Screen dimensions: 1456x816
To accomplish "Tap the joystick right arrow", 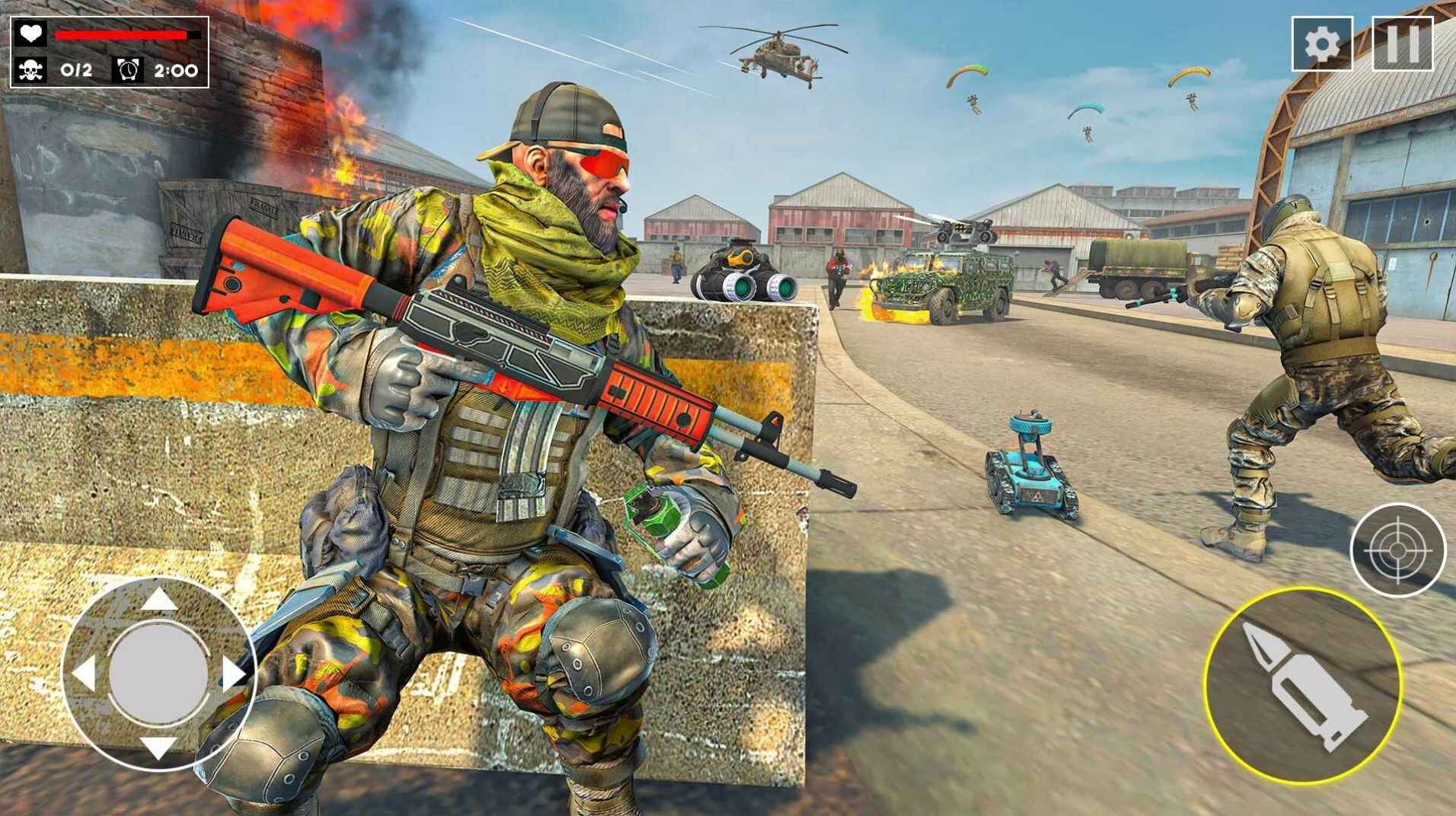I will (232, 674).
